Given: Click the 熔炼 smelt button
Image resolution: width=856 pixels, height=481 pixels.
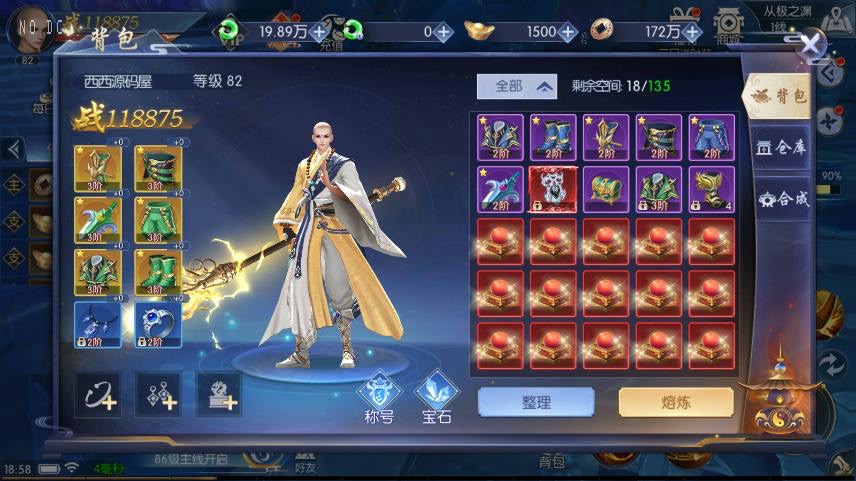Looking at the screenshot, I should [675, 402].
